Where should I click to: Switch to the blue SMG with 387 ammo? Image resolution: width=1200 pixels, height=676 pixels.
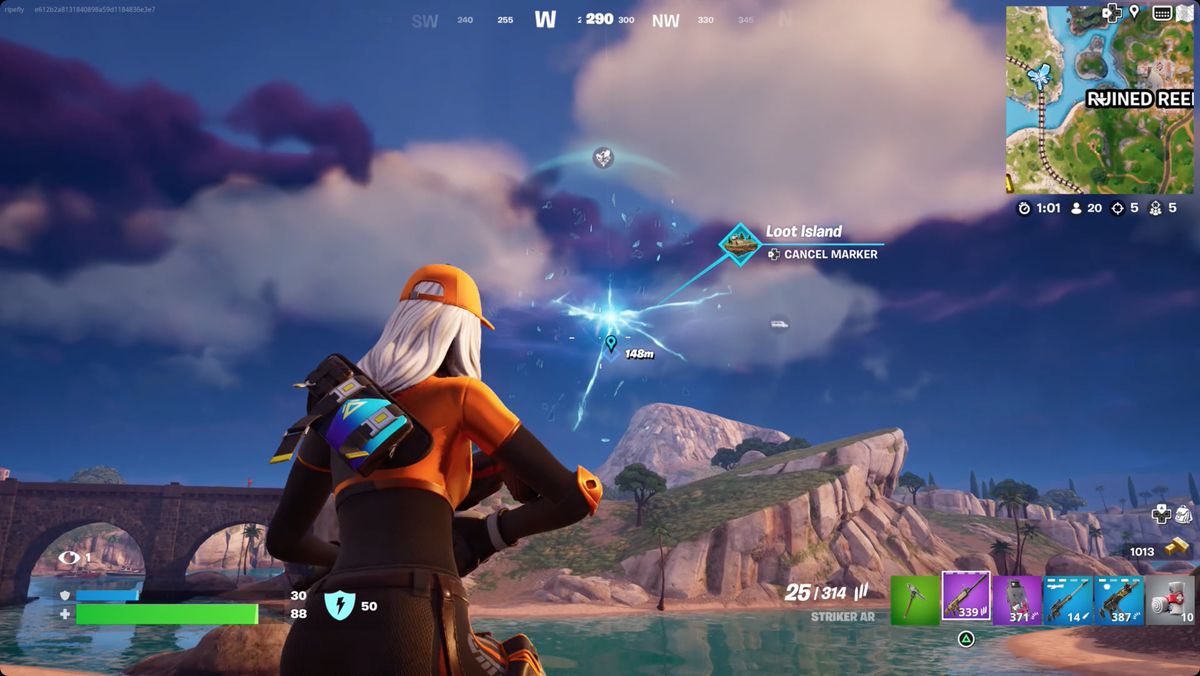[x=1119, y=600]
